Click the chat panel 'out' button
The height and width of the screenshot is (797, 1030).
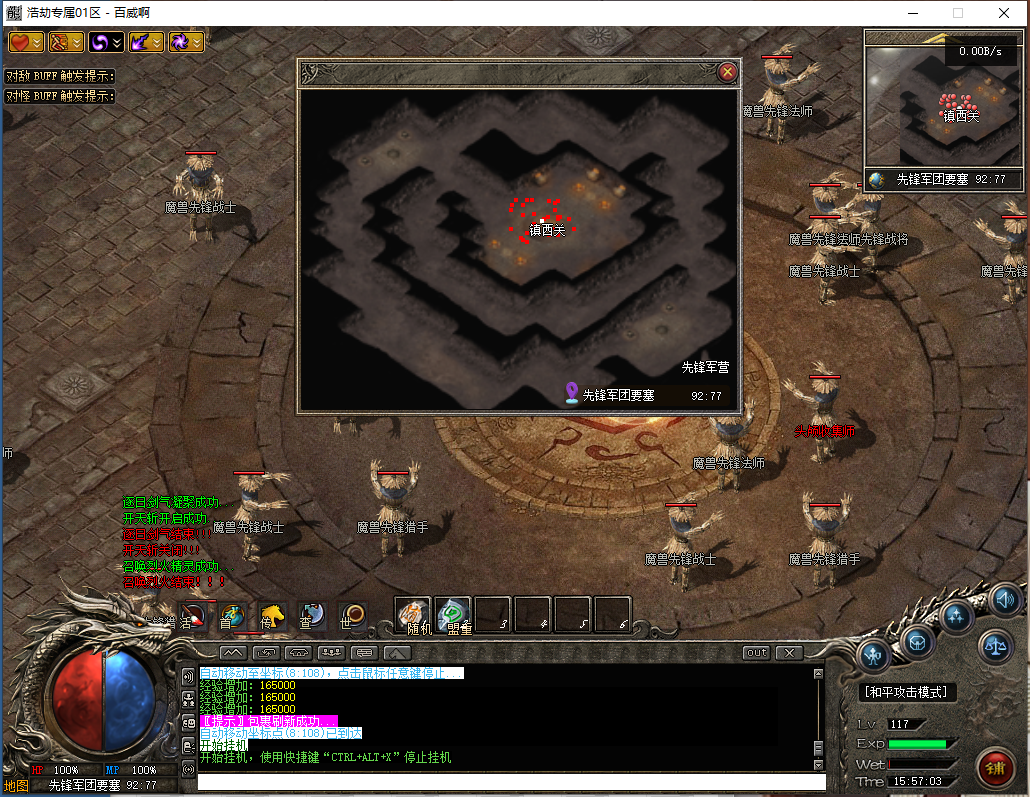click(x=757, y=653)
